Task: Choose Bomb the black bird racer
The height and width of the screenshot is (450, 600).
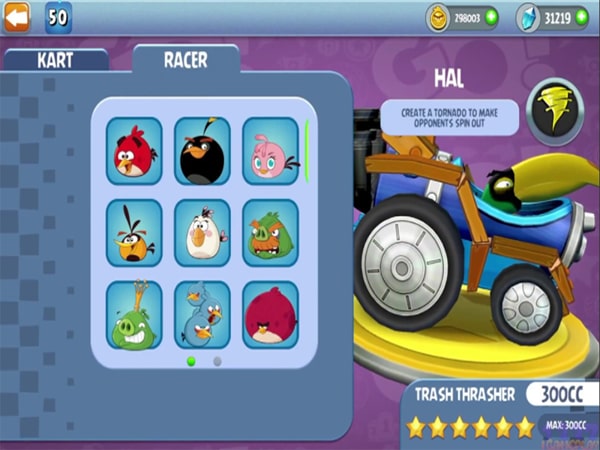Action: 202,151
